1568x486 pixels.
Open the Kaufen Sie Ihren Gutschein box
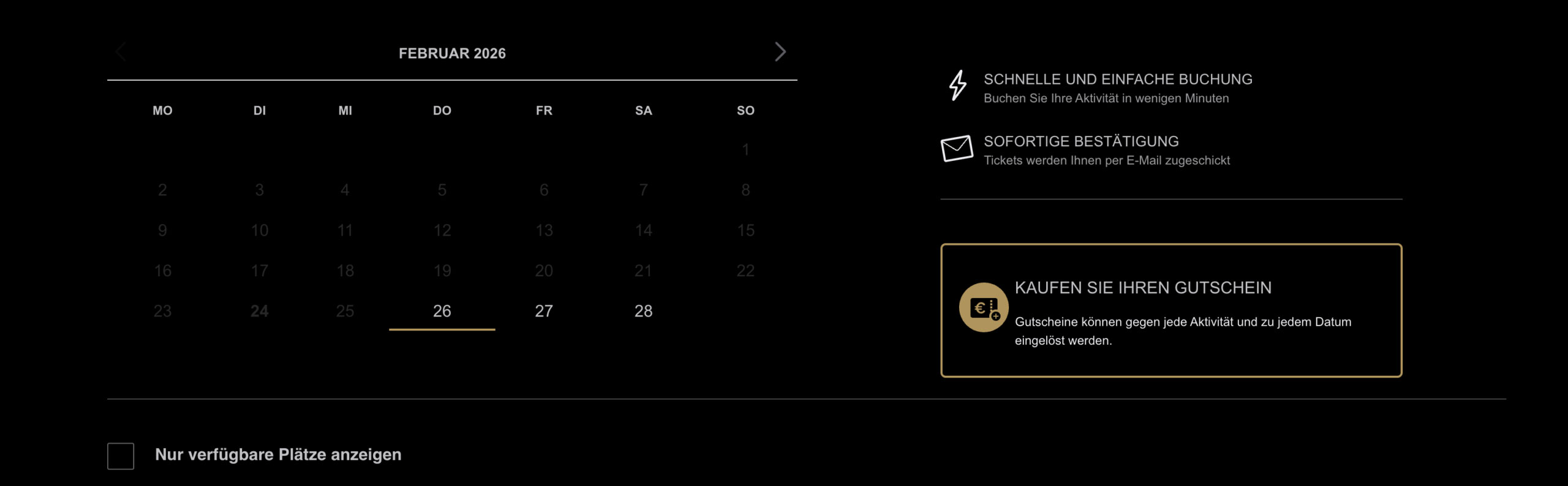[x=1170, y=310]
